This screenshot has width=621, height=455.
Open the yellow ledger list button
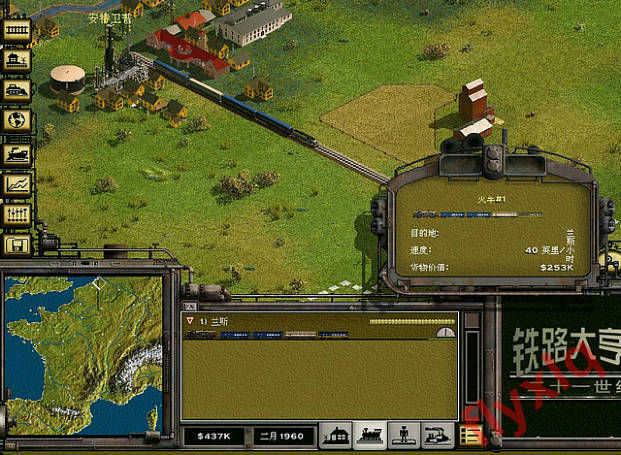tap(471, 435)
